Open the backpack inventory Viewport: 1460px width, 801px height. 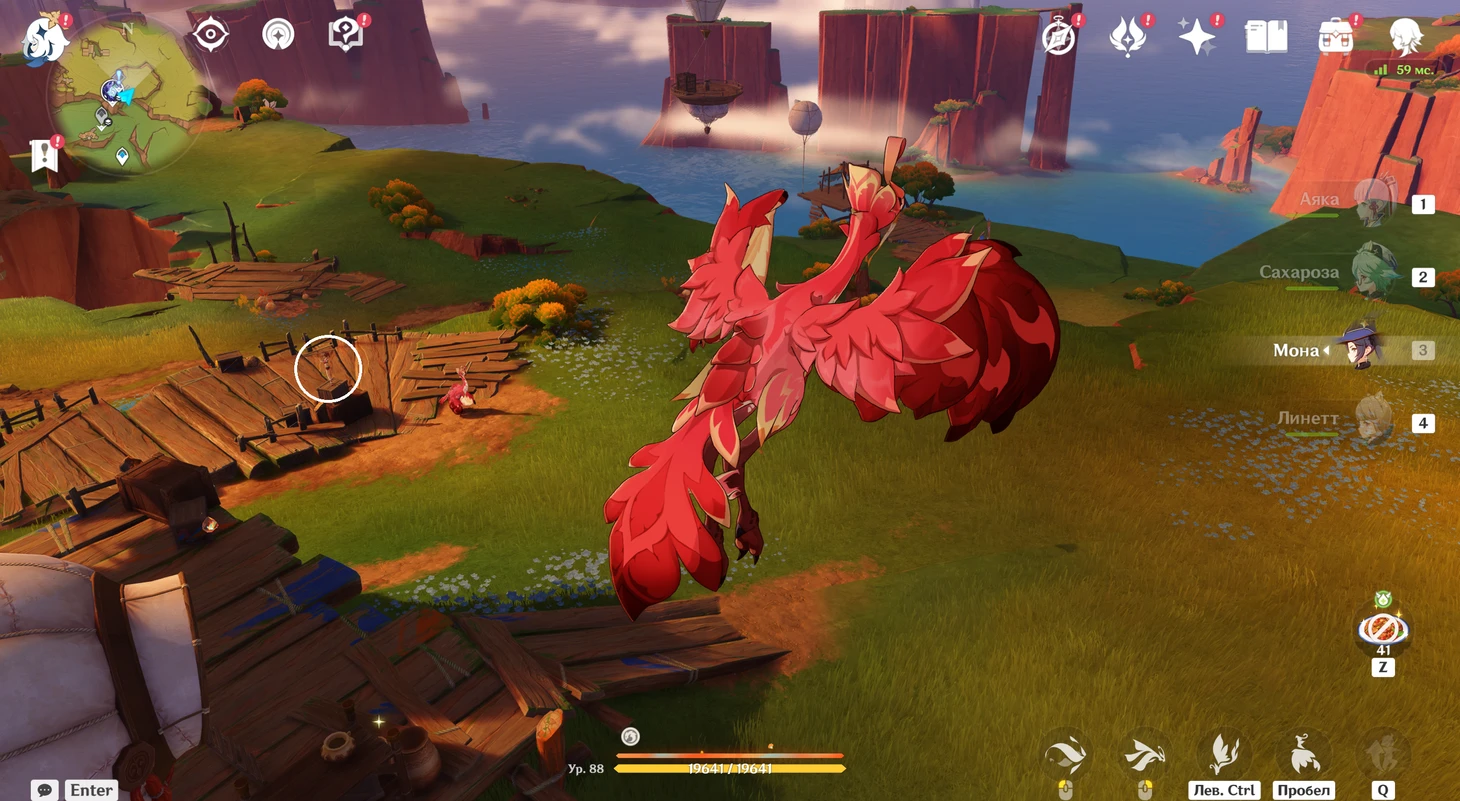click(x=1336, y=37)
